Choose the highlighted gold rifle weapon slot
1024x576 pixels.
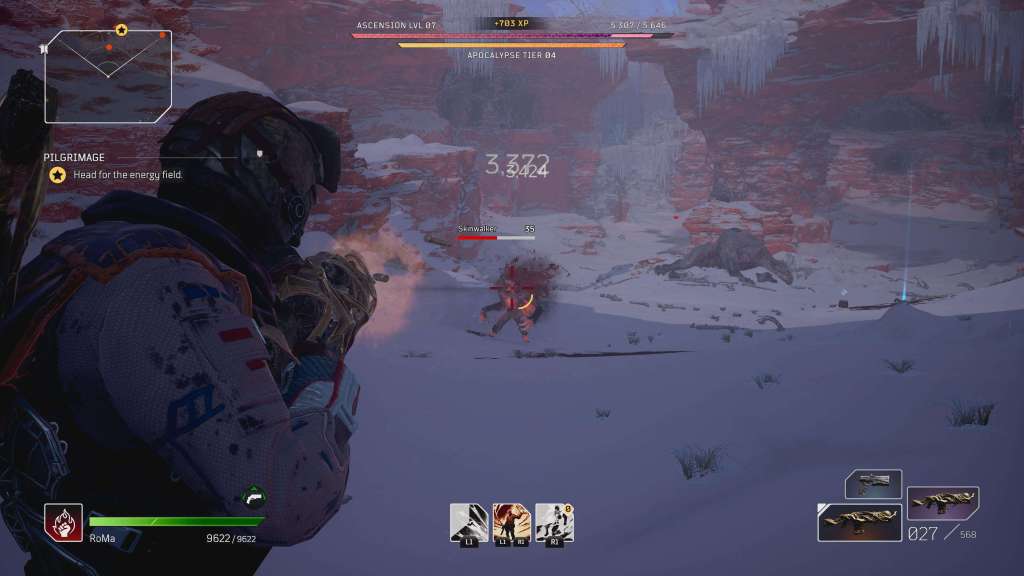859,523
